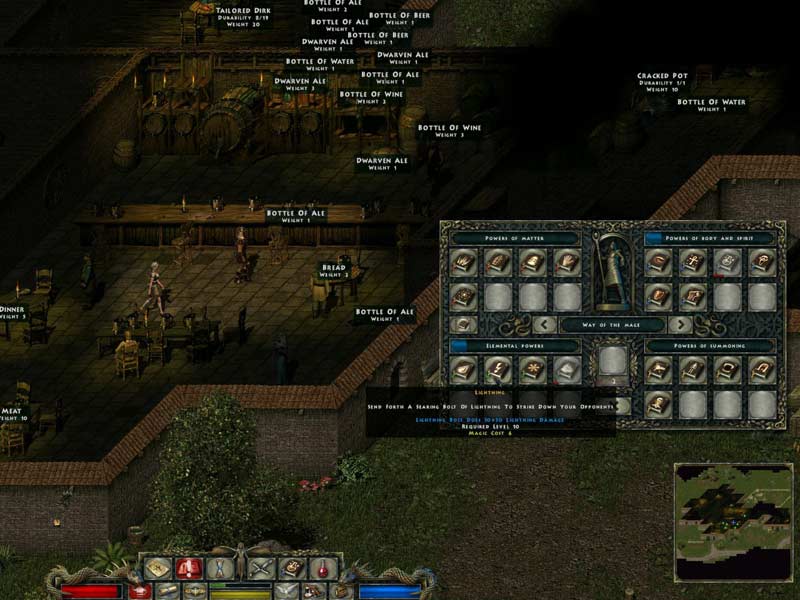This screenshot has height=600, width=800.
Task: Click the hourglass button on the toolbar
Action: (x=222, y=568)
